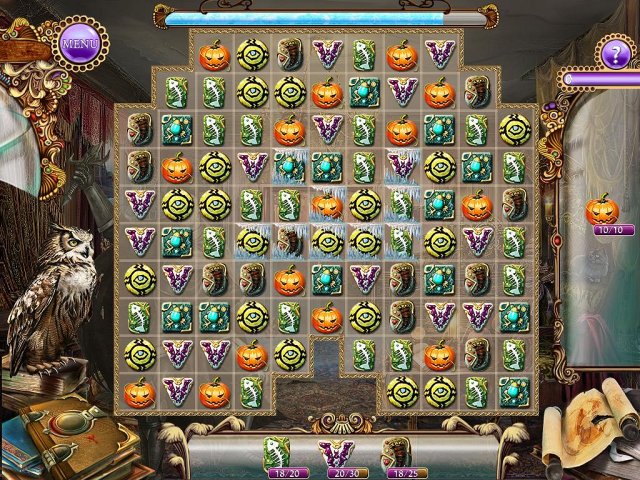
Task: Open the purple MENU button
Action: (x=79, y=44)
